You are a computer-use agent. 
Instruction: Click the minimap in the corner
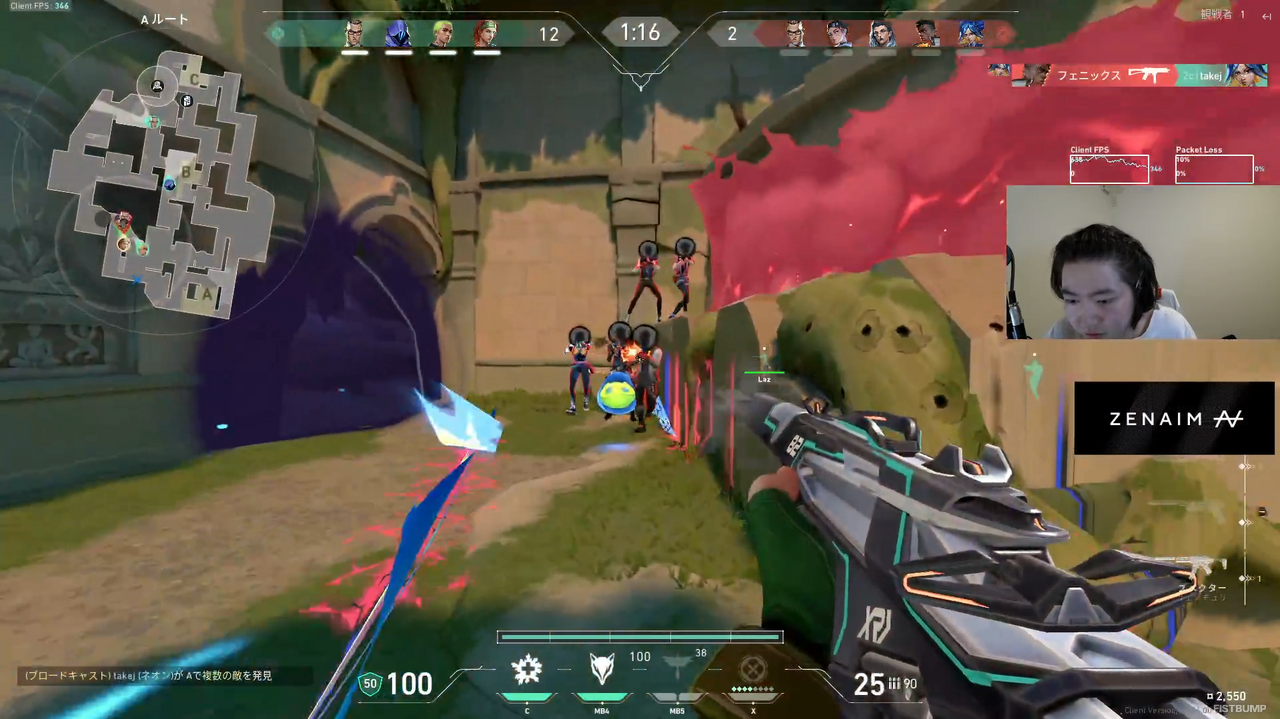coord(160,180)
